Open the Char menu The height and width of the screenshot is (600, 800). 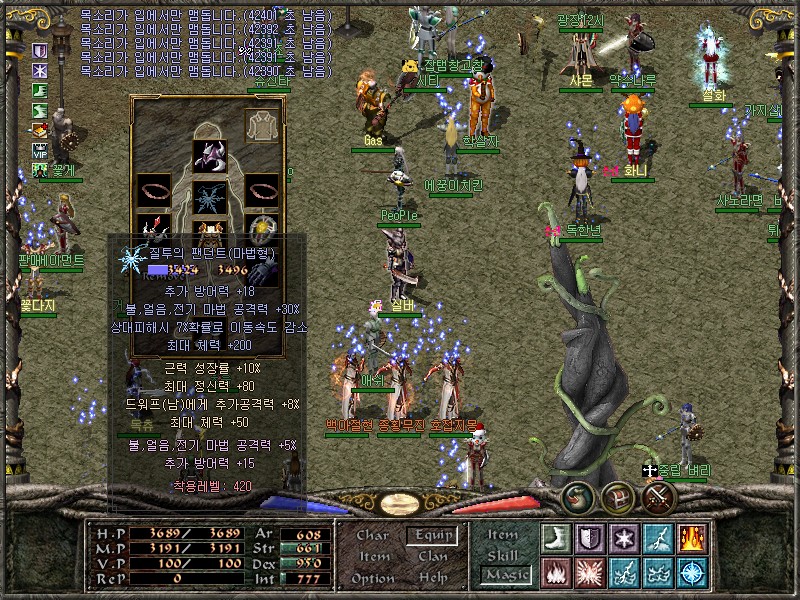[373, 535]
